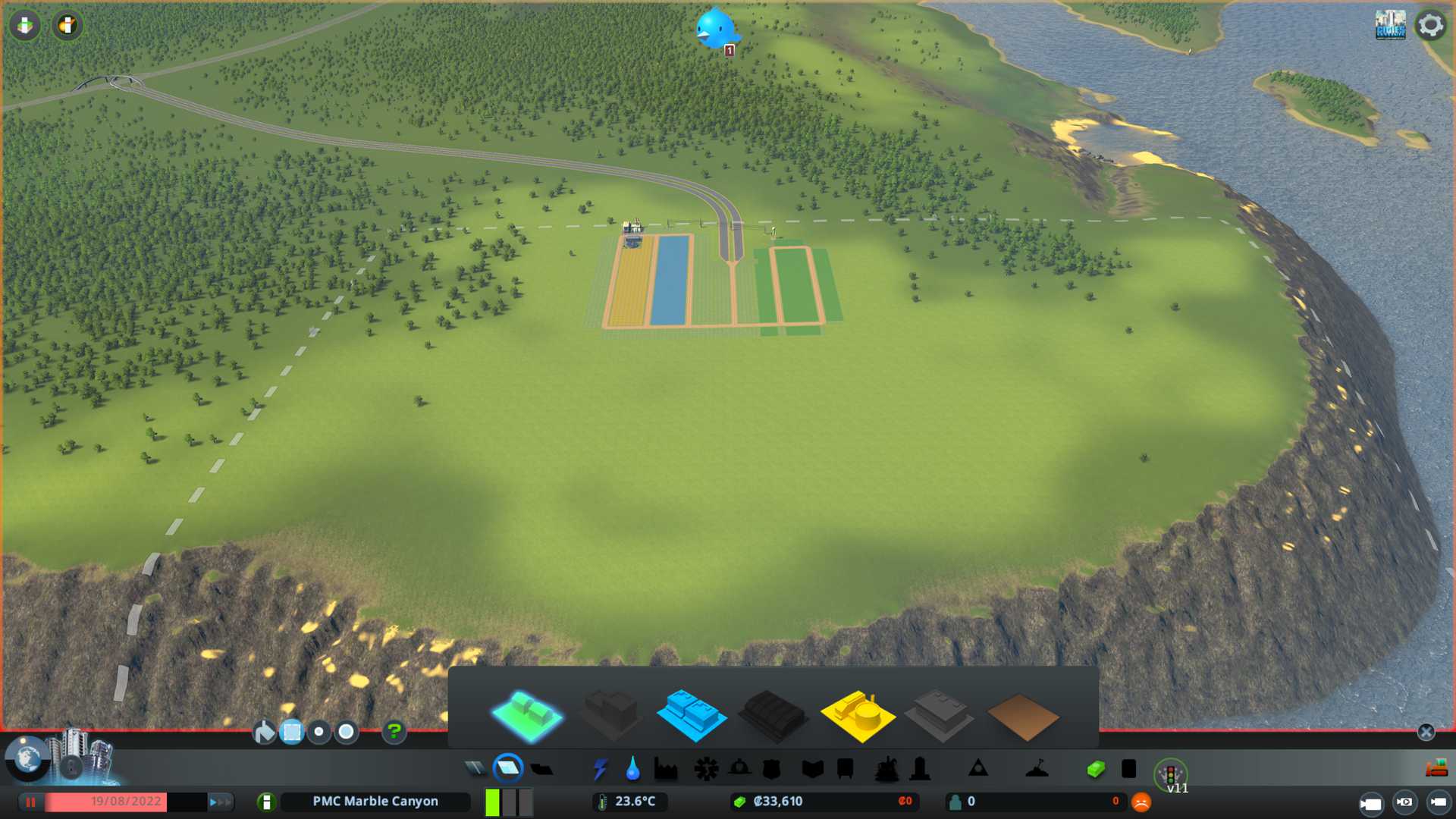This screenshot has height=819, width=1456.
Task: Read the Chirper blue bird message
Action: pyautogui.click(x=715, y=29)
